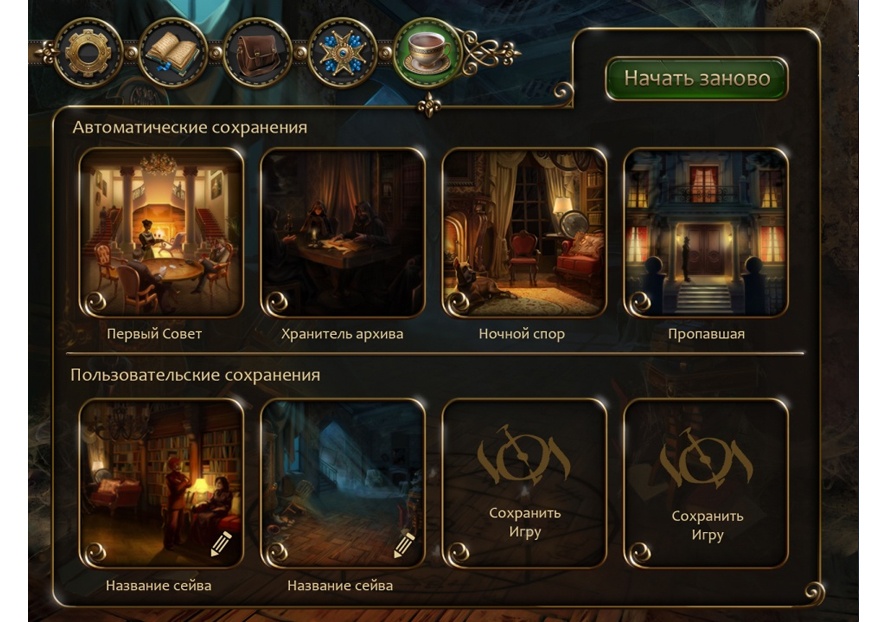The image size is (886, 622).
Task: Edit the blue attic save name
Action: click(x=404, y=545)
